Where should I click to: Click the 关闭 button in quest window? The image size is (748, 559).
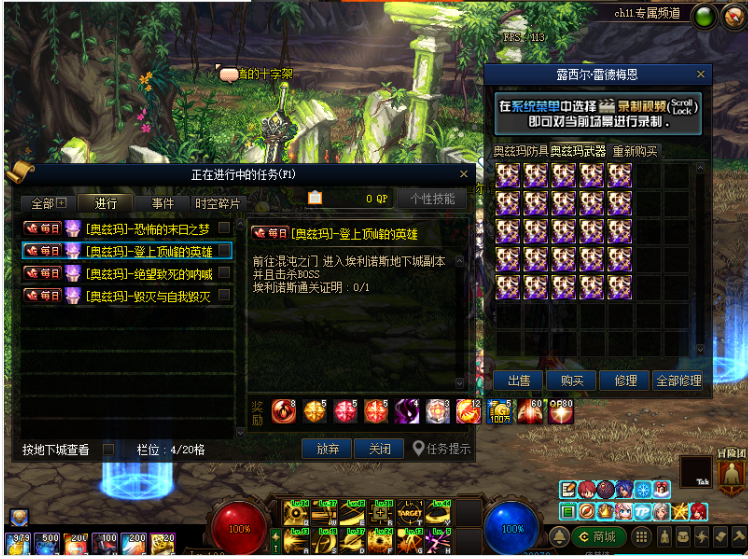[379, 449]
